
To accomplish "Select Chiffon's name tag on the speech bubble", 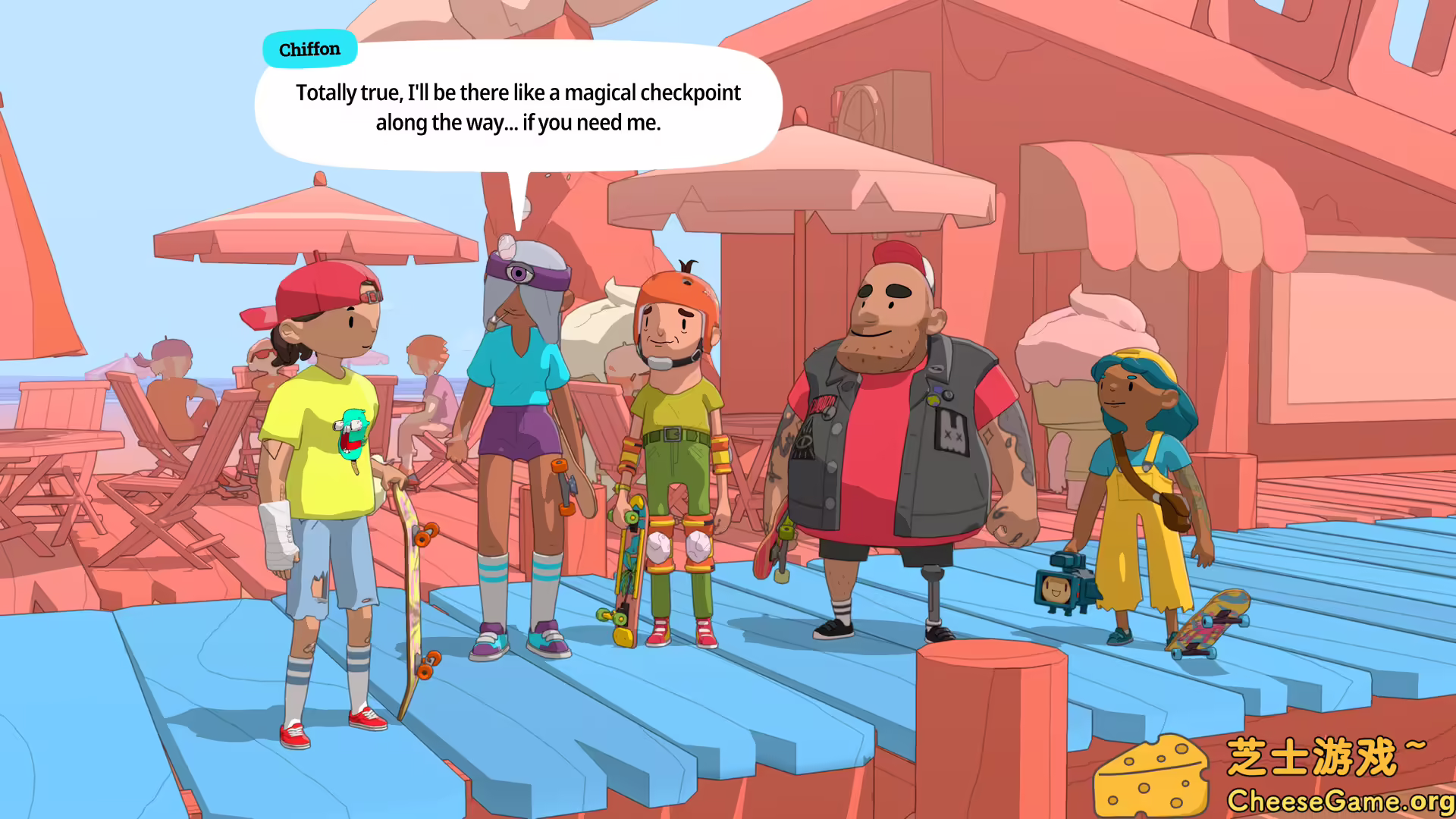I will click(x=309, y=49).
